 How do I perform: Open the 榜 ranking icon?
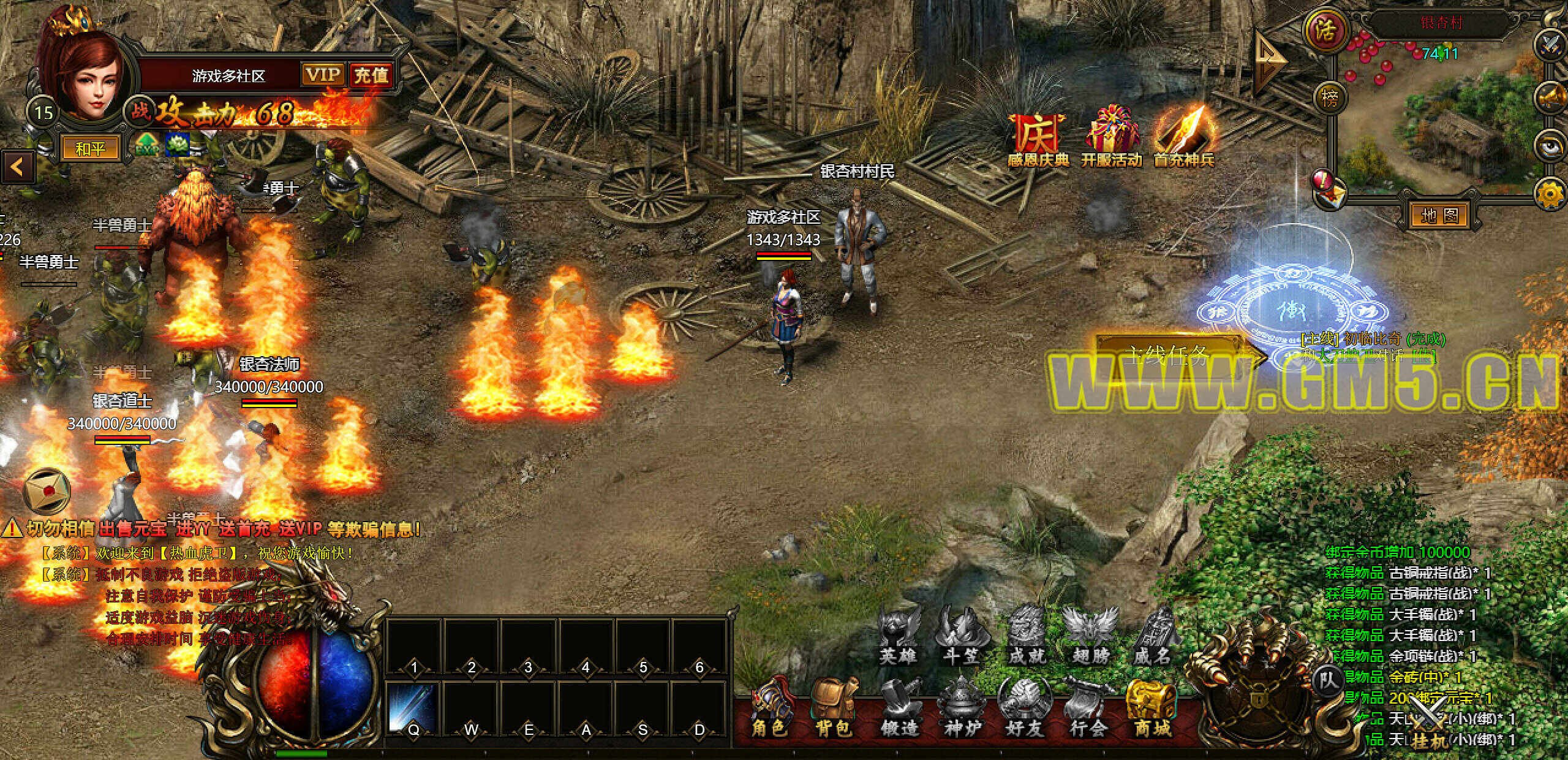click(1330, 97)
